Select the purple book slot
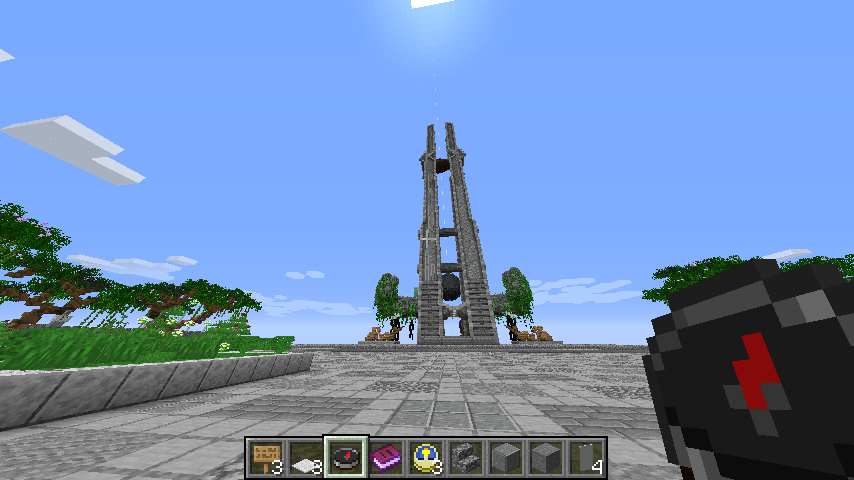854x480 pixels. coord(386,458)
